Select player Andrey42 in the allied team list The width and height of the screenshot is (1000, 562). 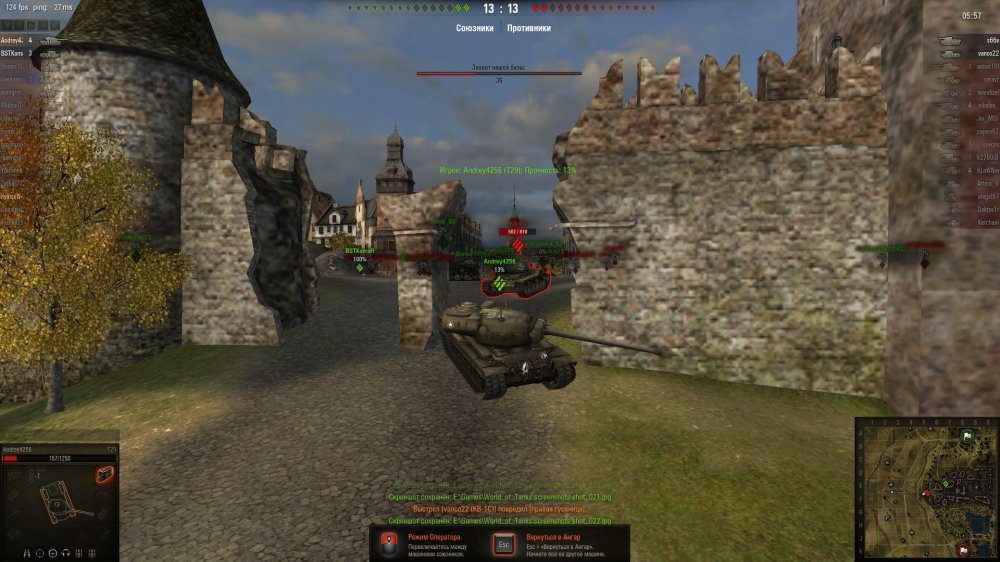pyautogui.click(x=14, y=40)
